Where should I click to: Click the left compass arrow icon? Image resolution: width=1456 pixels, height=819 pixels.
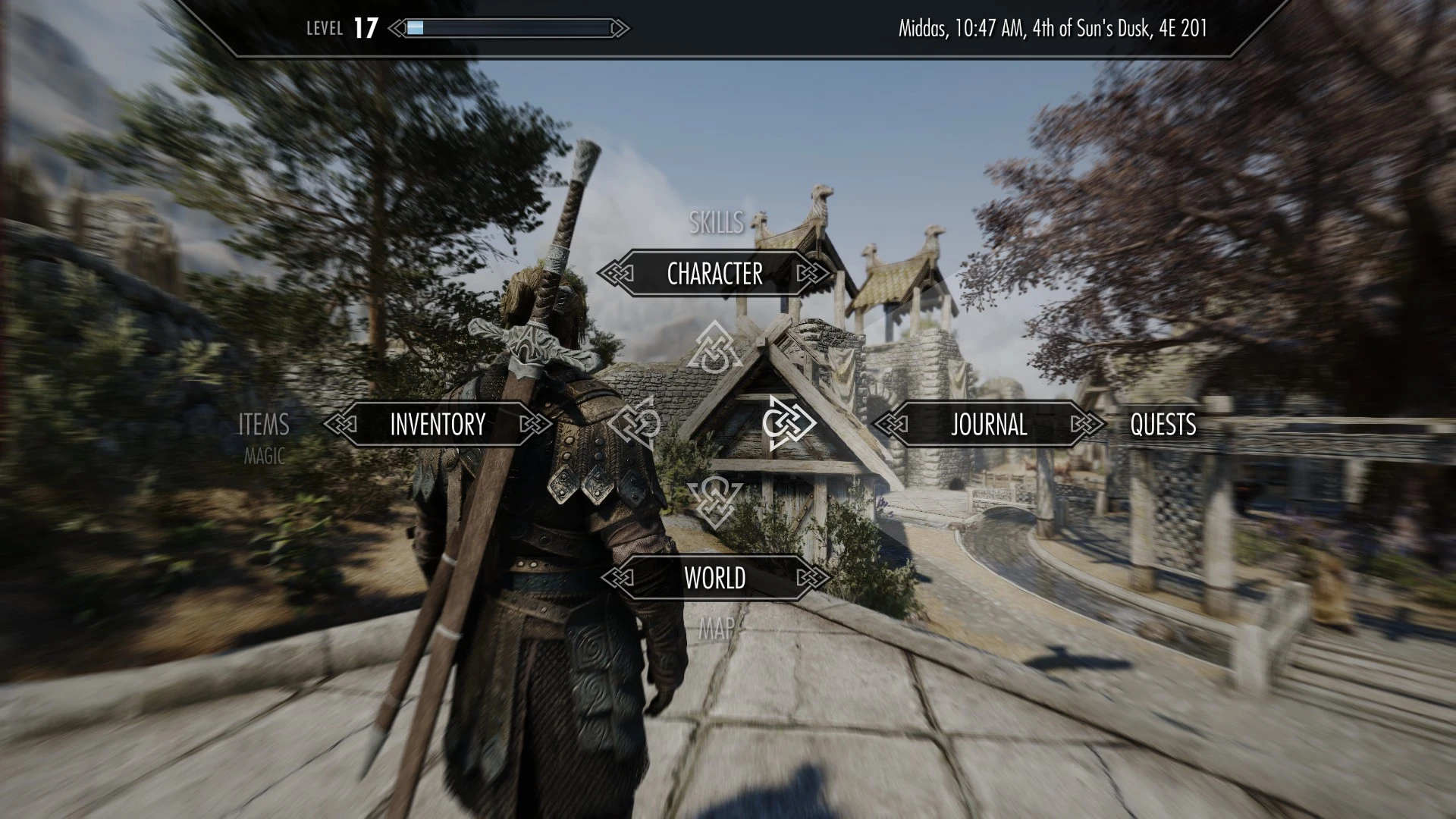pyautogui.click(x=635, y=424)
